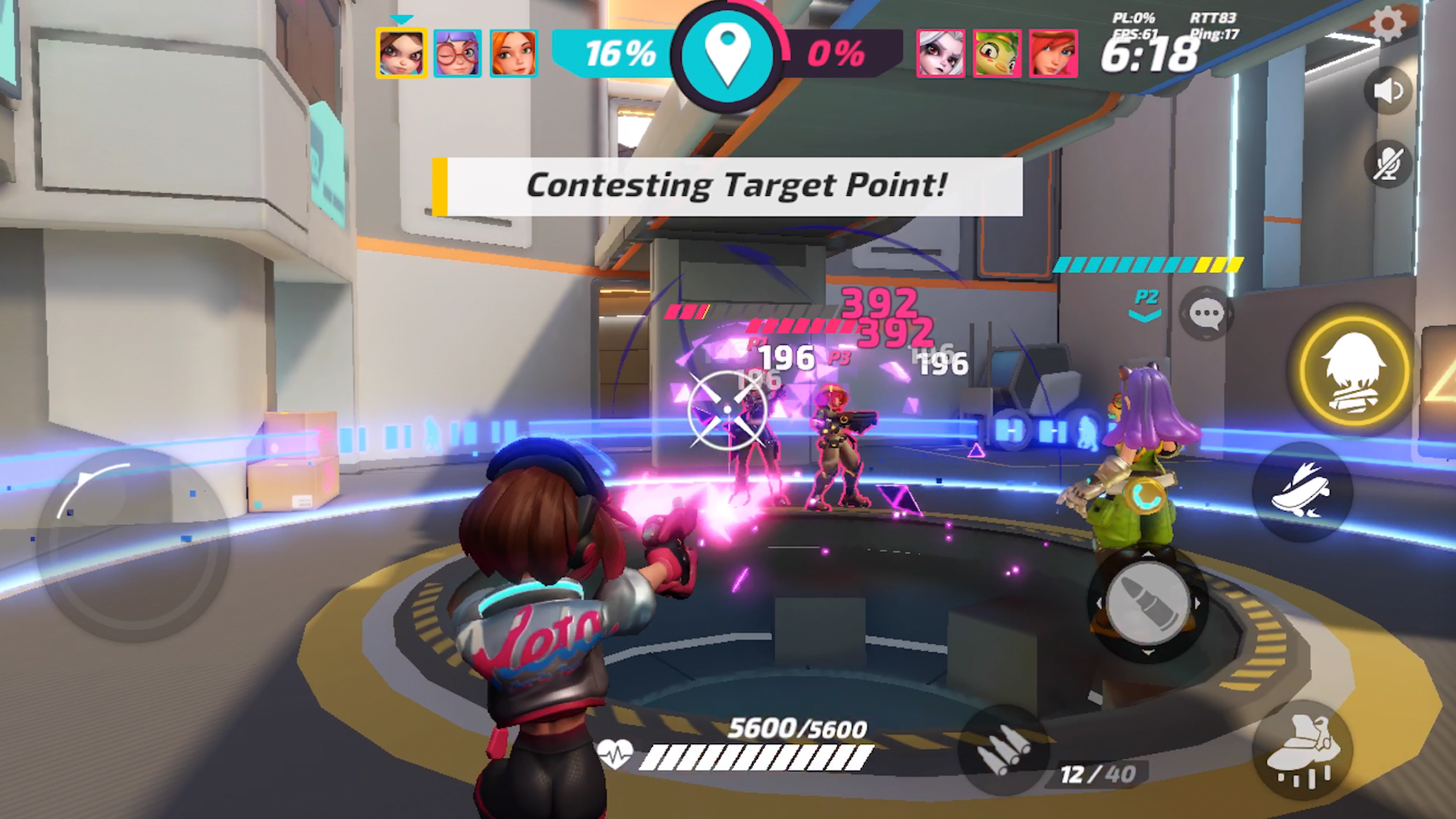Select the teammate avatar wearing red glasses

coord(459,53)
